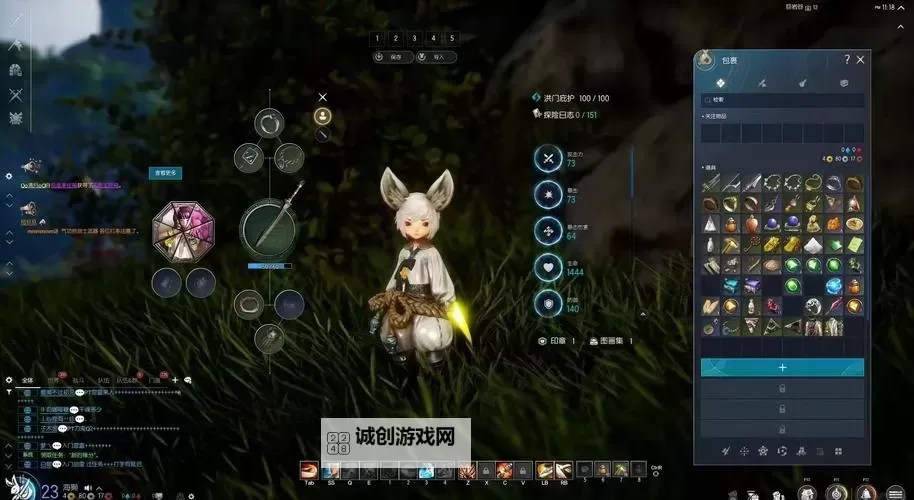914x500 pixels.
Task: Select equipment preset number 1
Action: click(377, 38)
